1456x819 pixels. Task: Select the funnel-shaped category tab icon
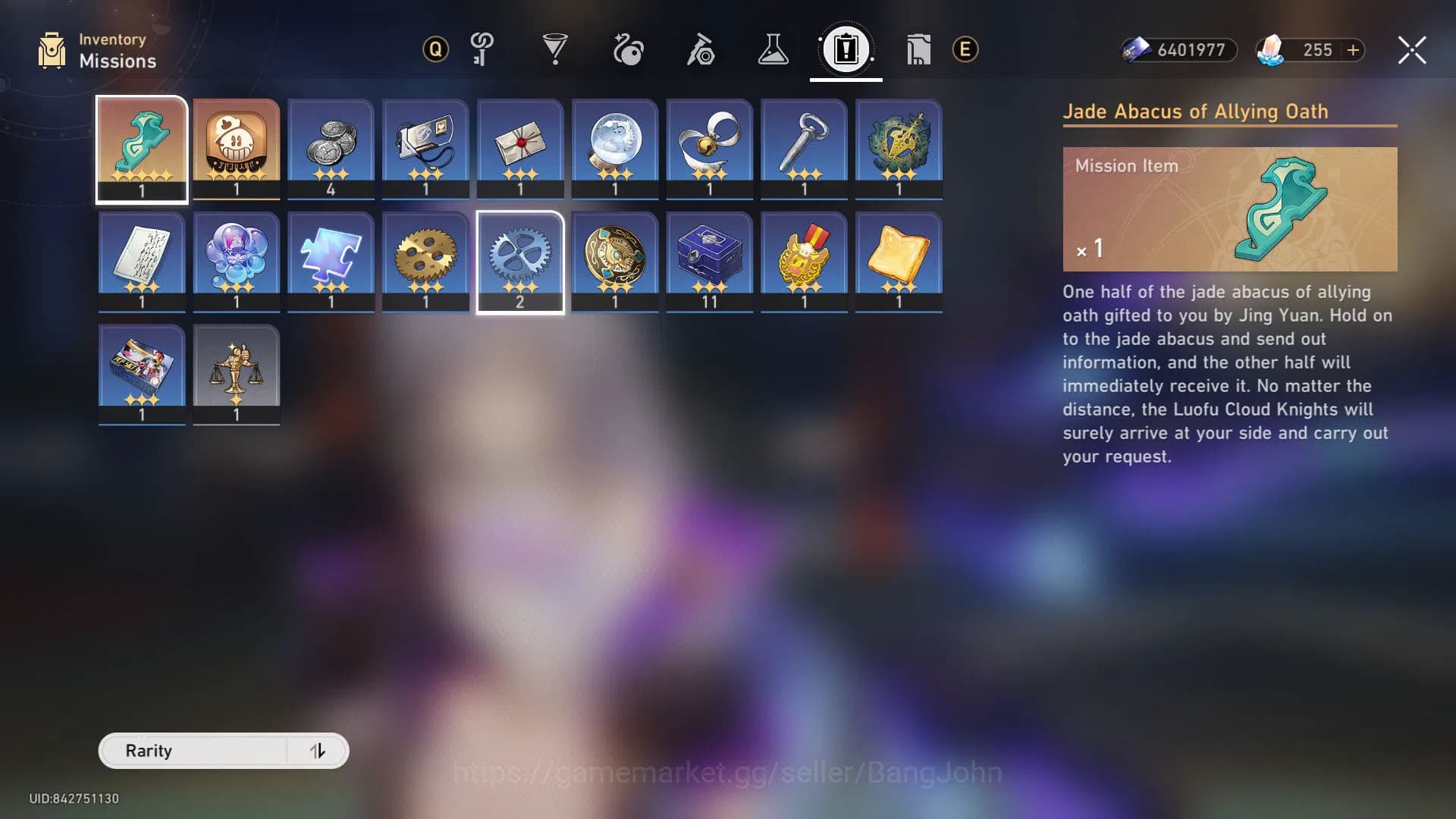(556, 49)
